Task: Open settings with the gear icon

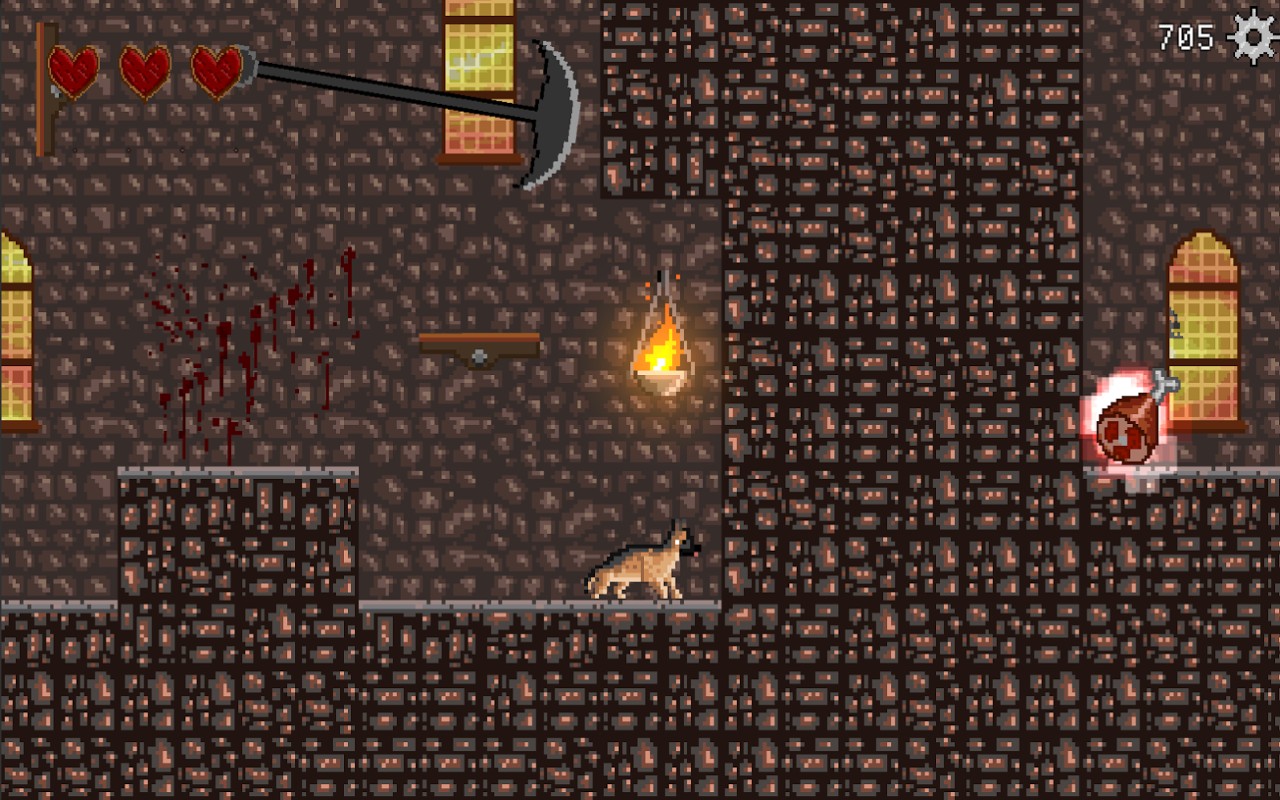Action: 1253,37
